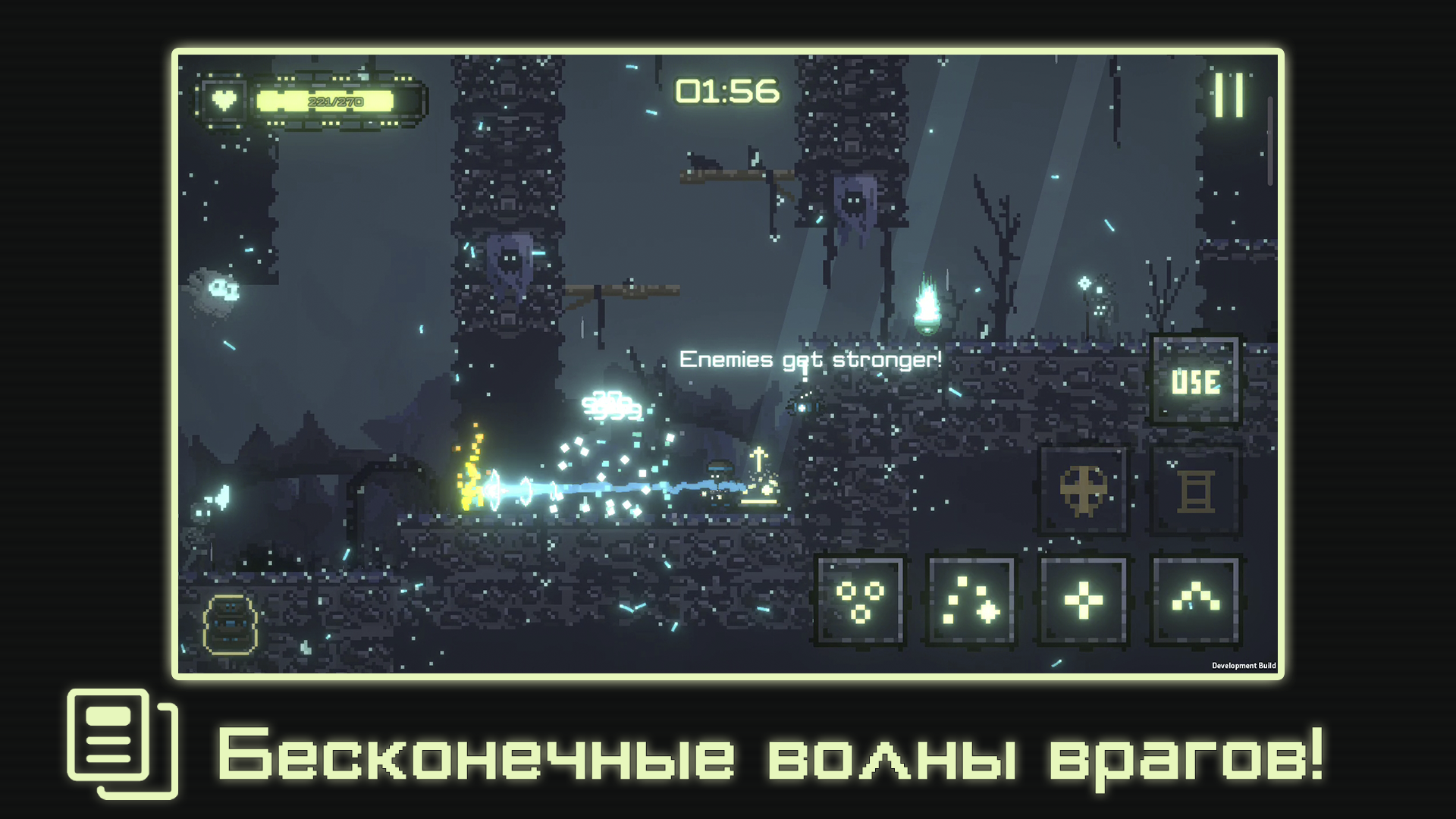Viewport: 1456px width, 819px height.
Task: Activate the scattered-dots-and-star ability icon
Action: tap(971, 603)
